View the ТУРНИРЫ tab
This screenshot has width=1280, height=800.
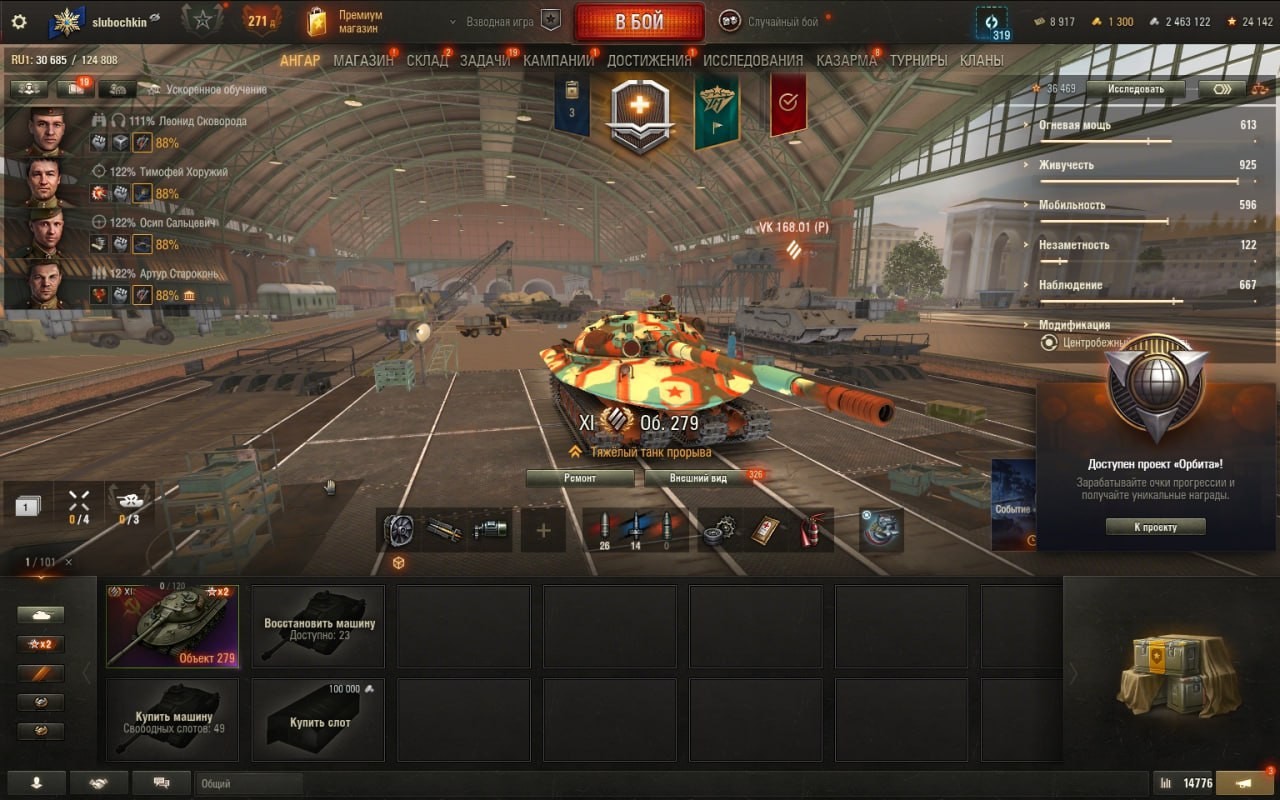(918, 60)
